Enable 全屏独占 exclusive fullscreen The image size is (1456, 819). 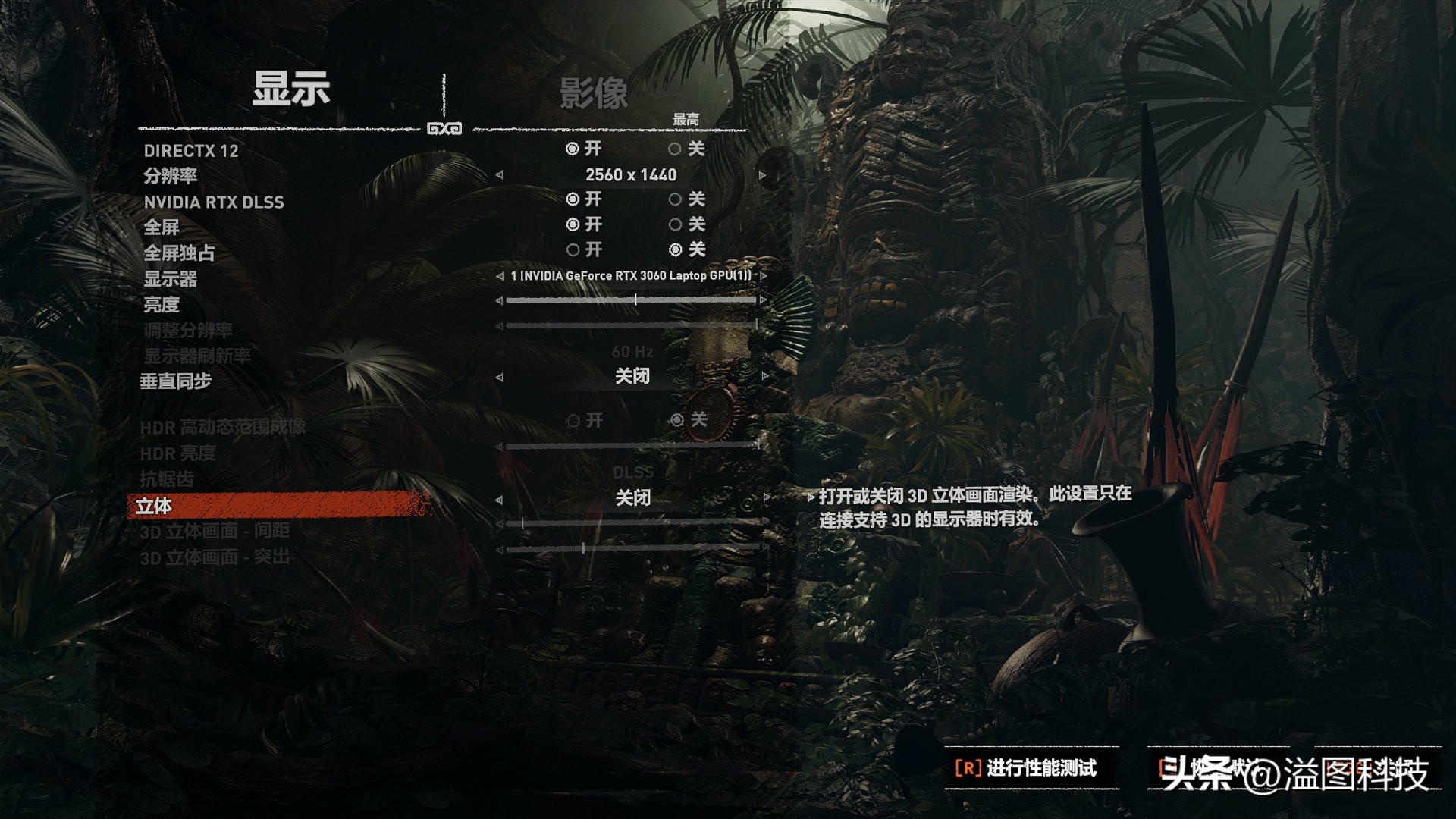click(573, 249)
